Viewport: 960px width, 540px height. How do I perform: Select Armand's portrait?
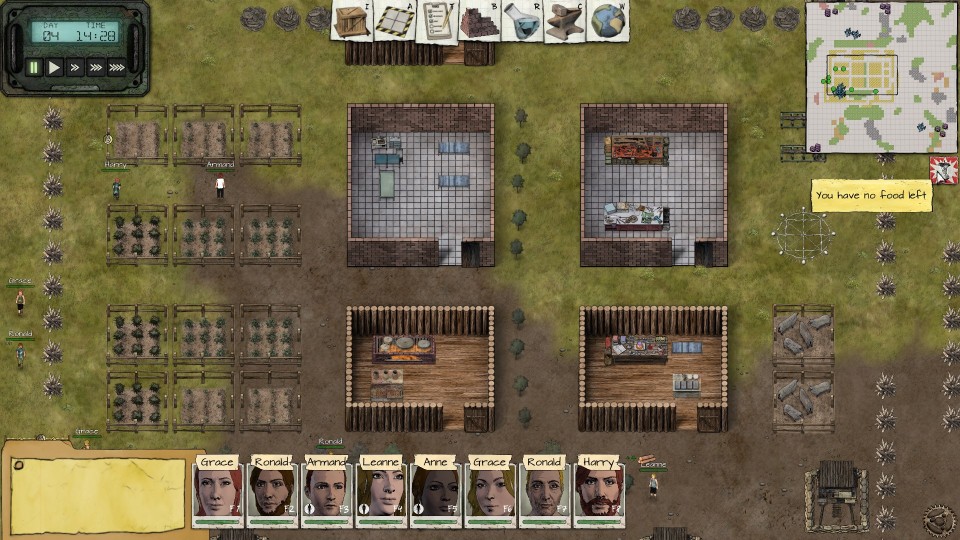tap(327, 491)
